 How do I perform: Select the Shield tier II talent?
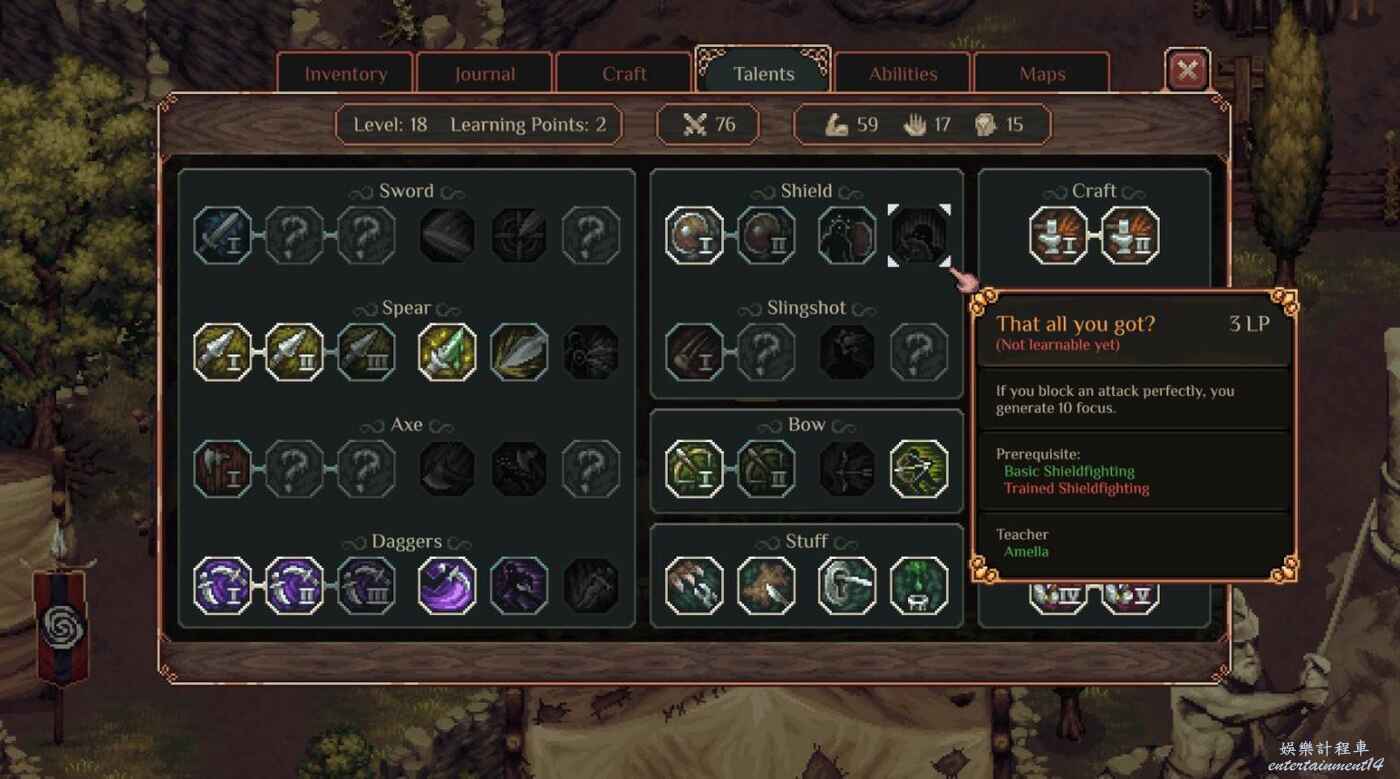(767, 235)
